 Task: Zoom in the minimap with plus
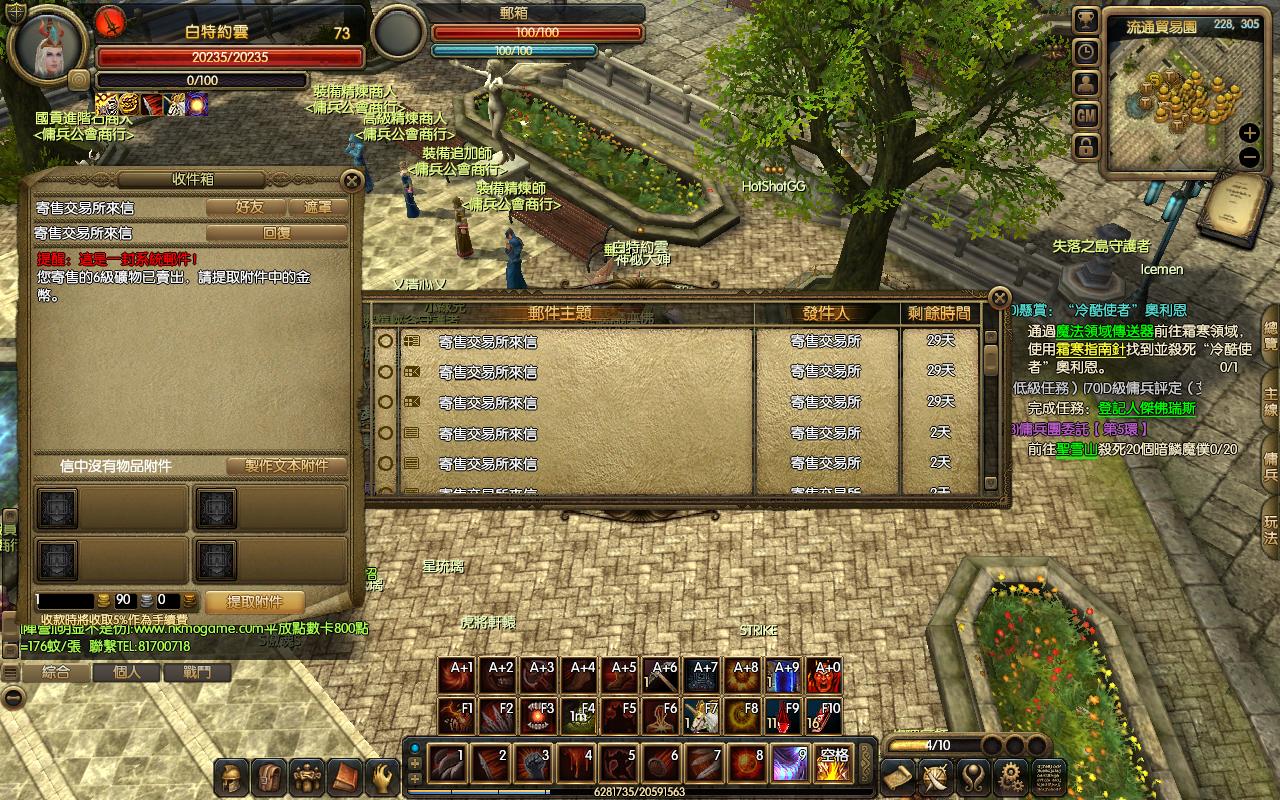tap(1249, 133)
